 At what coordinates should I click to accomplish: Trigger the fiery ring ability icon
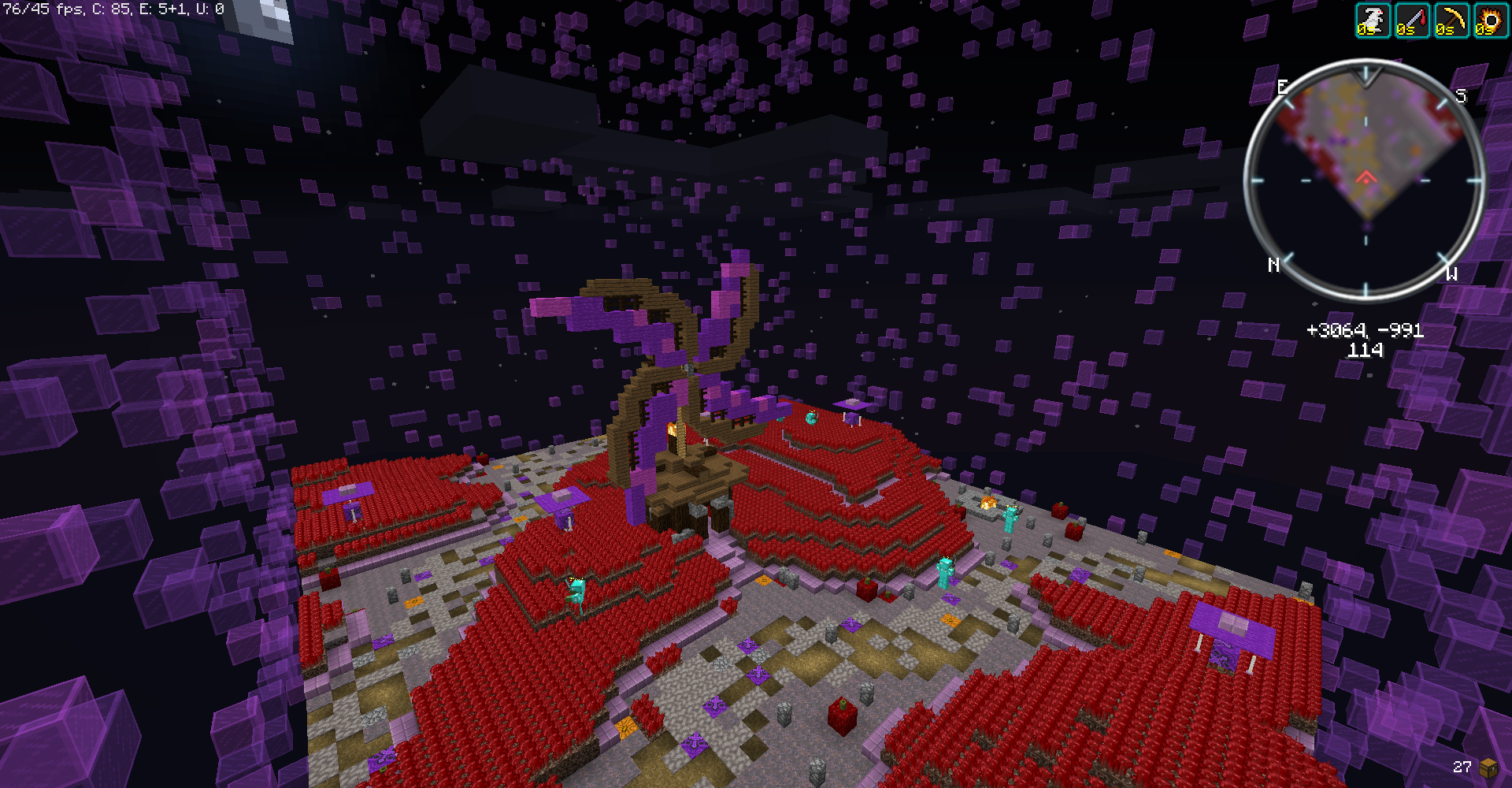pyautogui.click(x=1490, y=20)
